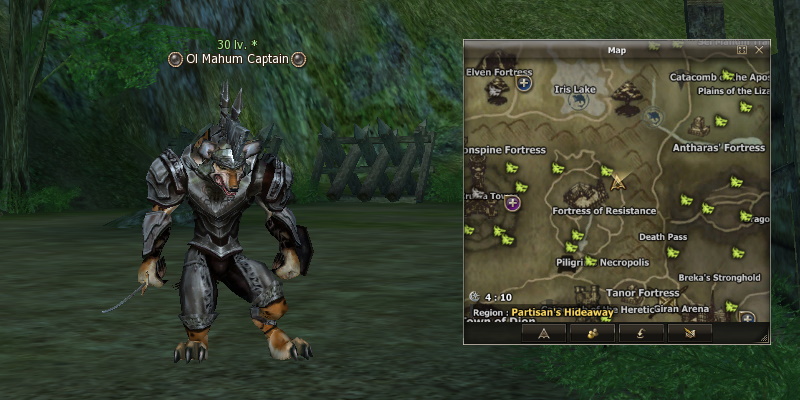Image resolution: width=800 pixels, height=400 pixels.
Task: Click the third map button with curved arrow
Action: pos(640,333)
